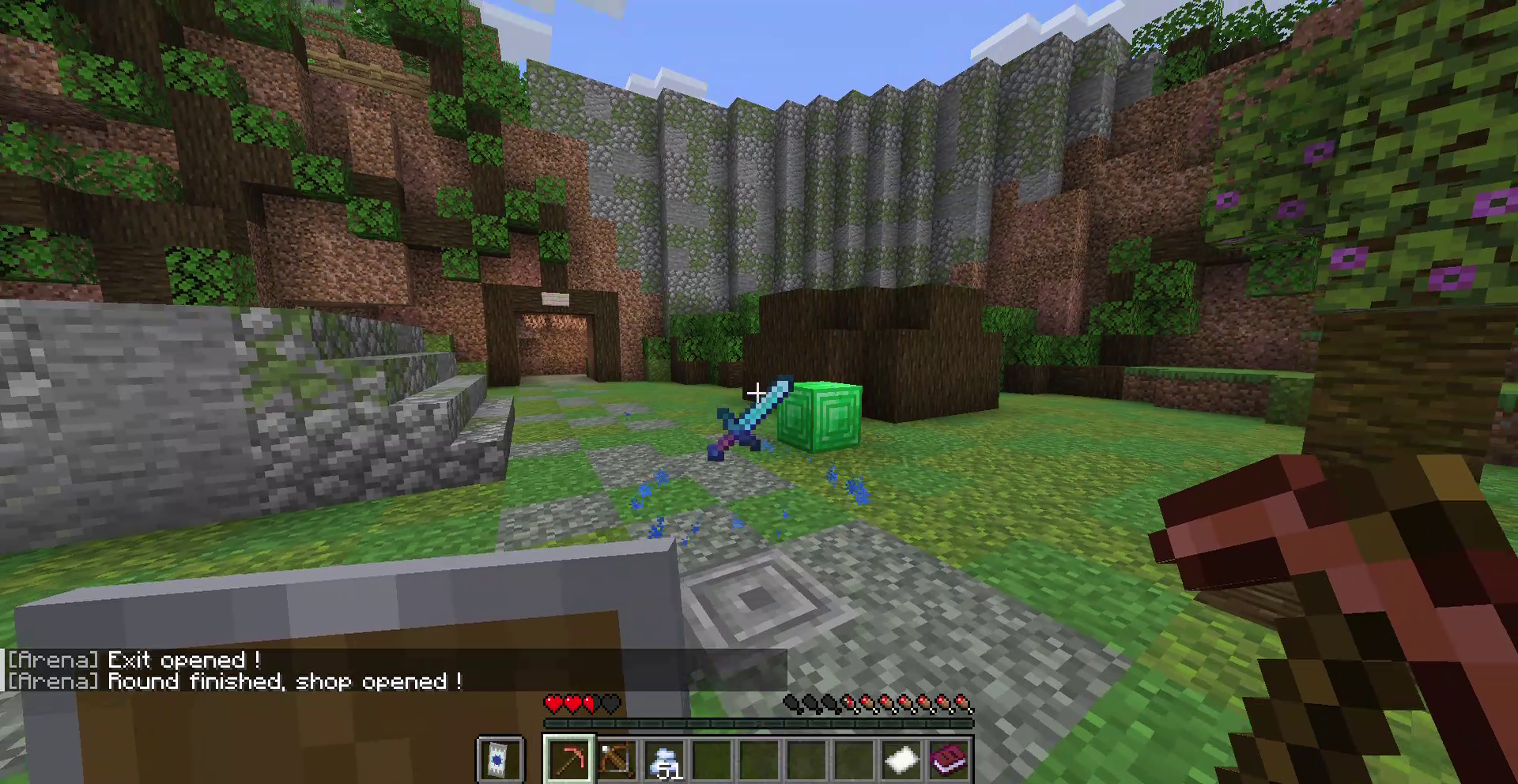Viewport: 1518px width, 784px height.
Task: Select the red book hotbar slot
Action: pyautogui.click(x=949, y=759)
